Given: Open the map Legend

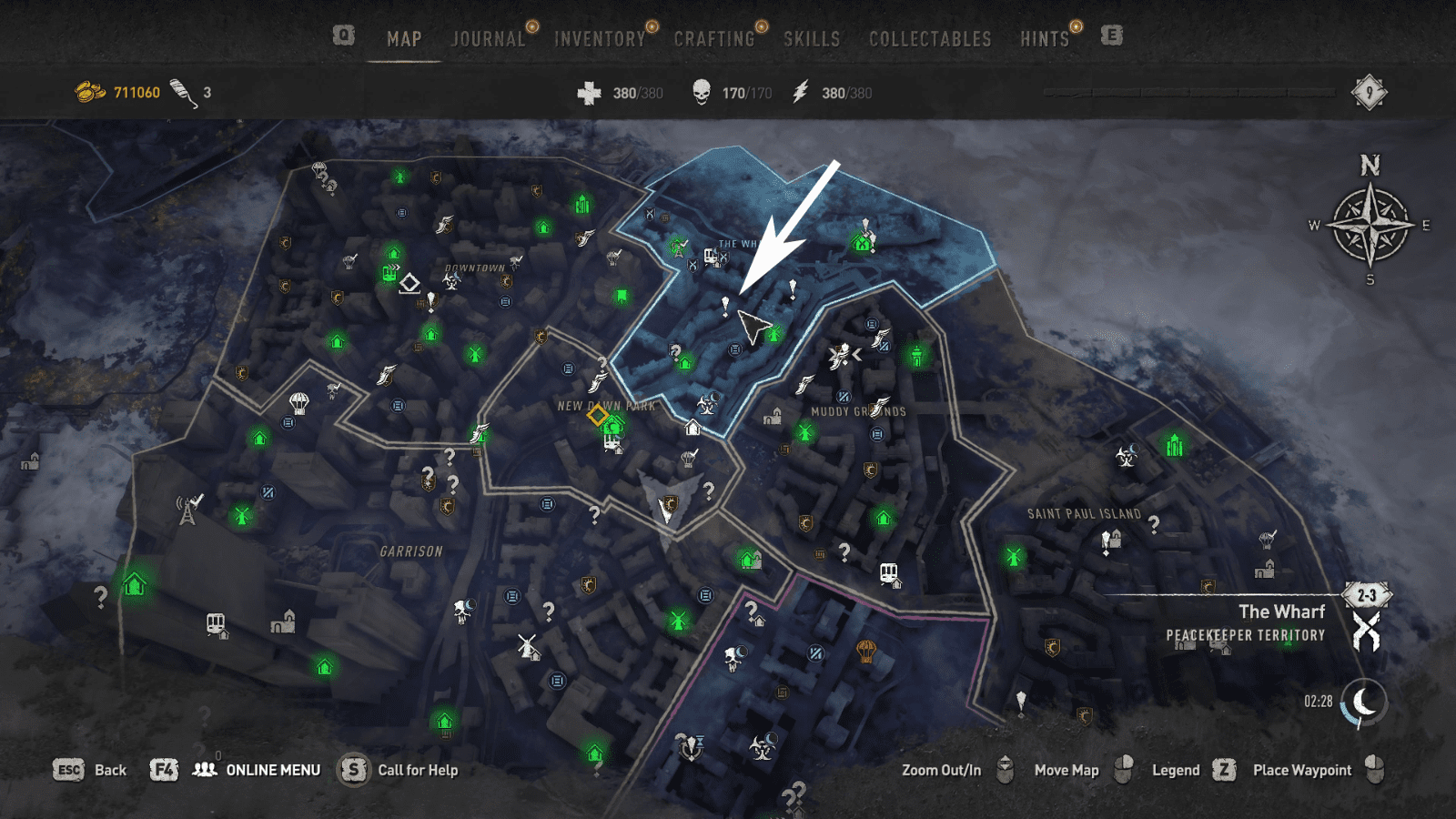Looking at the screenshot, I should (1176, 769).
